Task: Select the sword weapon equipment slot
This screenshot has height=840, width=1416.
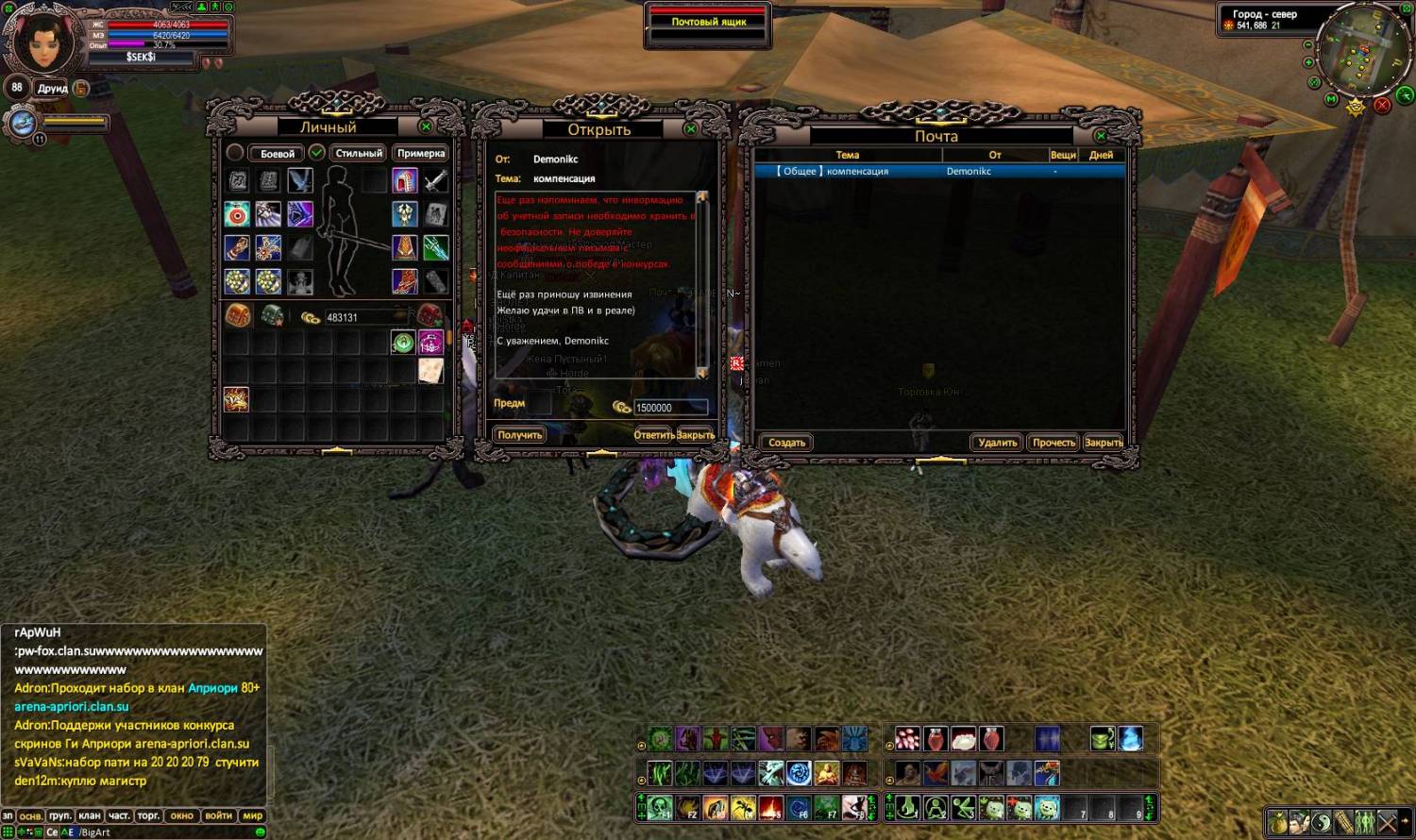Action: [x=435, y=180]
